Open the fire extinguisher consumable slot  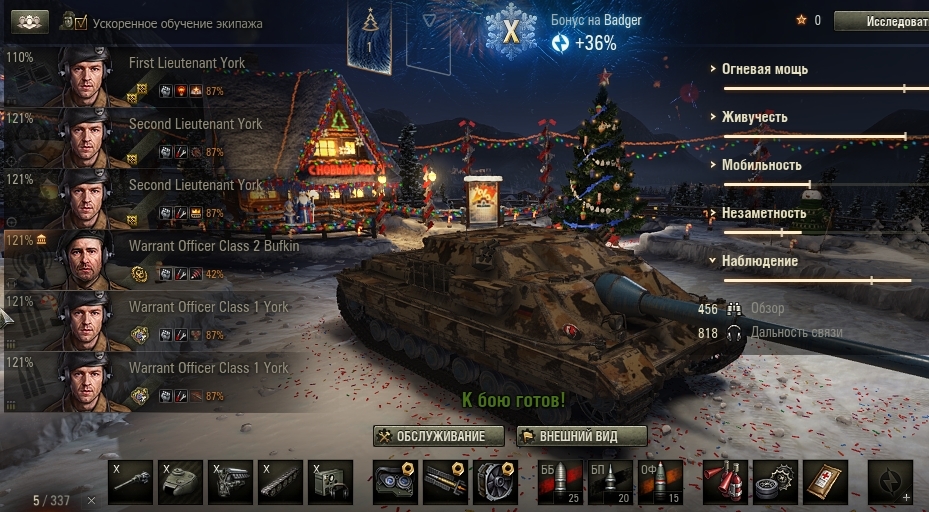[725, 483]
